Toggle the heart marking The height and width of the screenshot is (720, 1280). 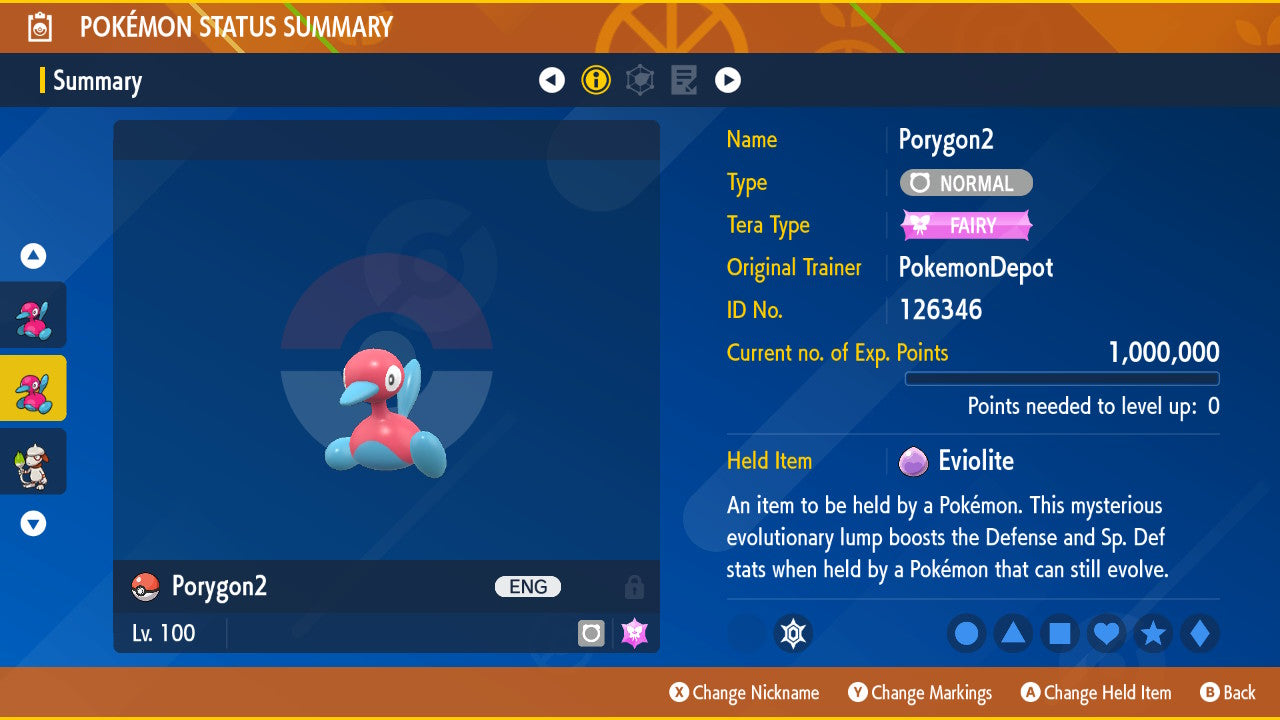(1107, 633)
